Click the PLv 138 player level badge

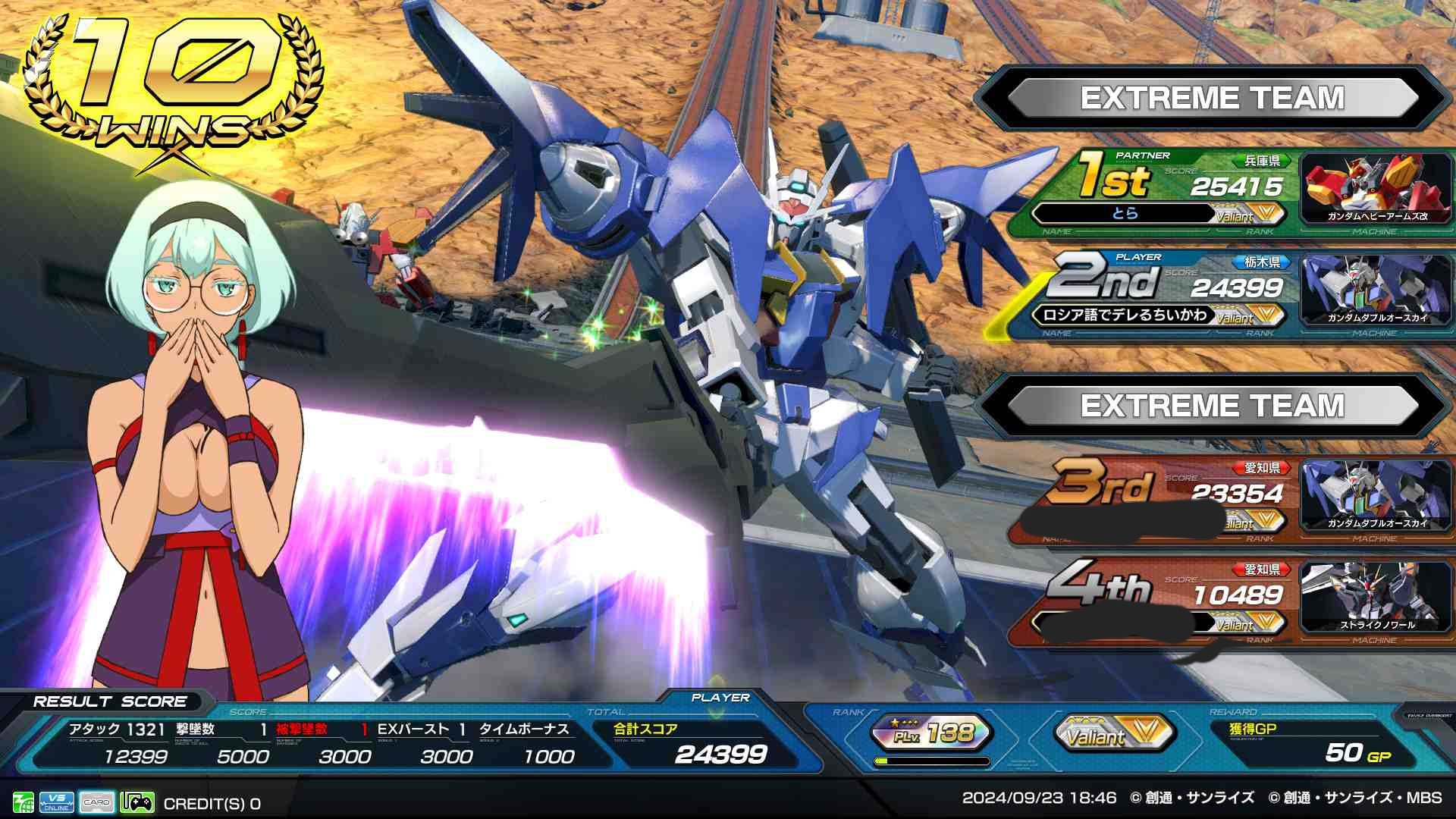tap(932, 733)
